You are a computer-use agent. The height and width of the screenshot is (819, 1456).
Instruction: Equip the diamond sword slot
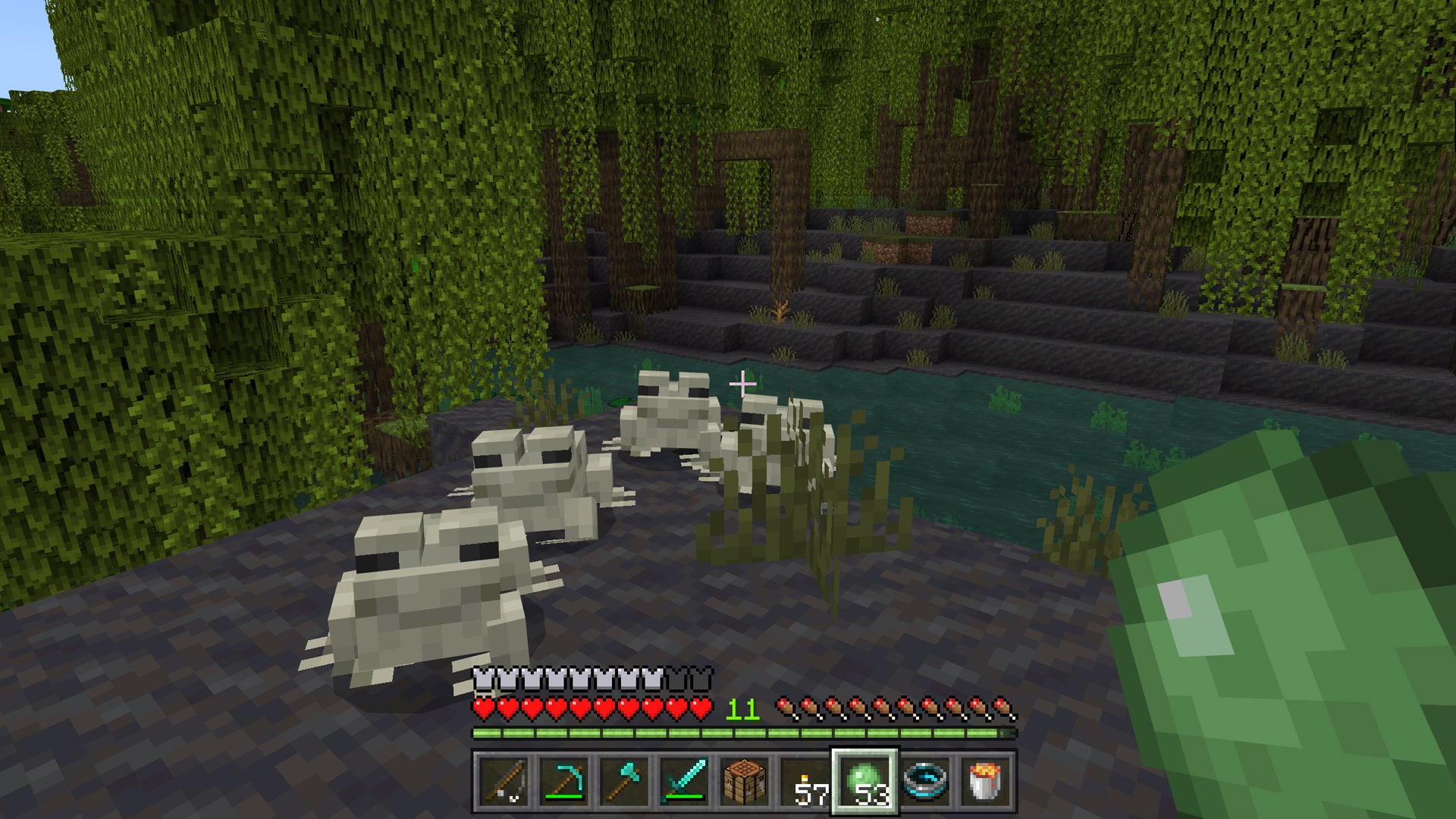(x=684, y=781)
